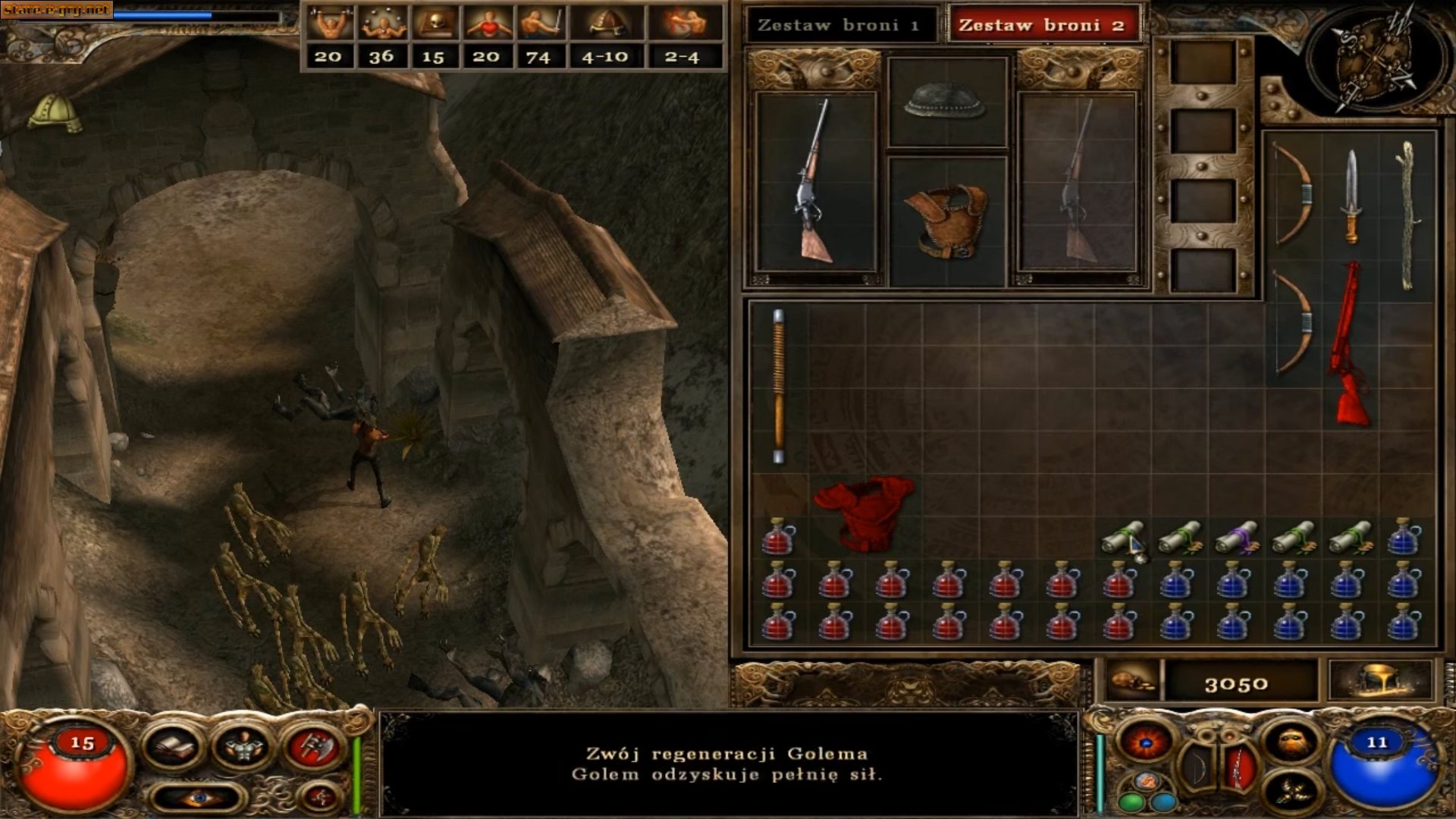Select the Zestaw broni 2 weapon set tab
This screenshot has height=819, width=1456.
[x=1042, y=25]
